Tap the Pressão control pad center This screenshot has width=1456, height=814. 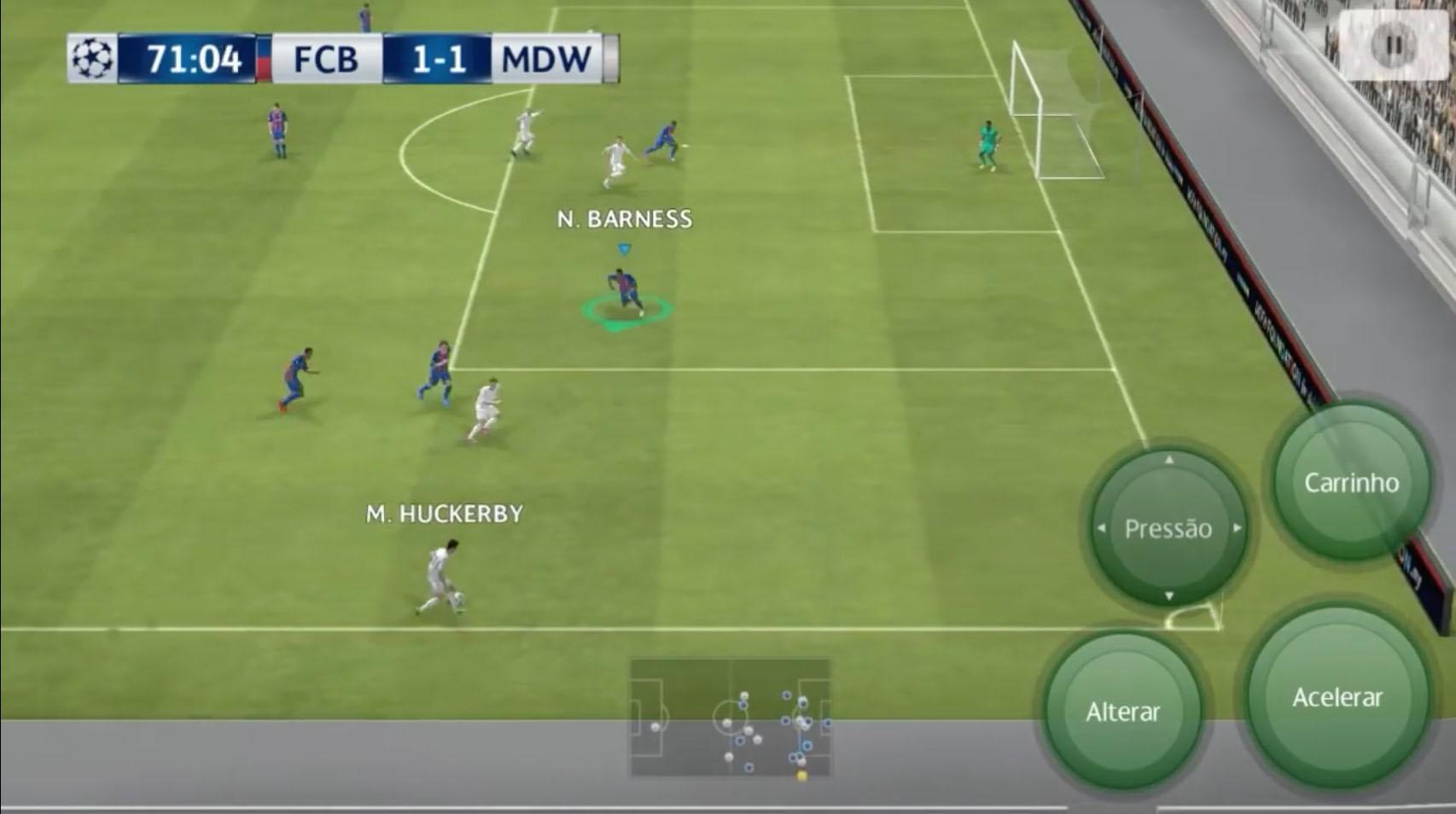pos(1168,528)
